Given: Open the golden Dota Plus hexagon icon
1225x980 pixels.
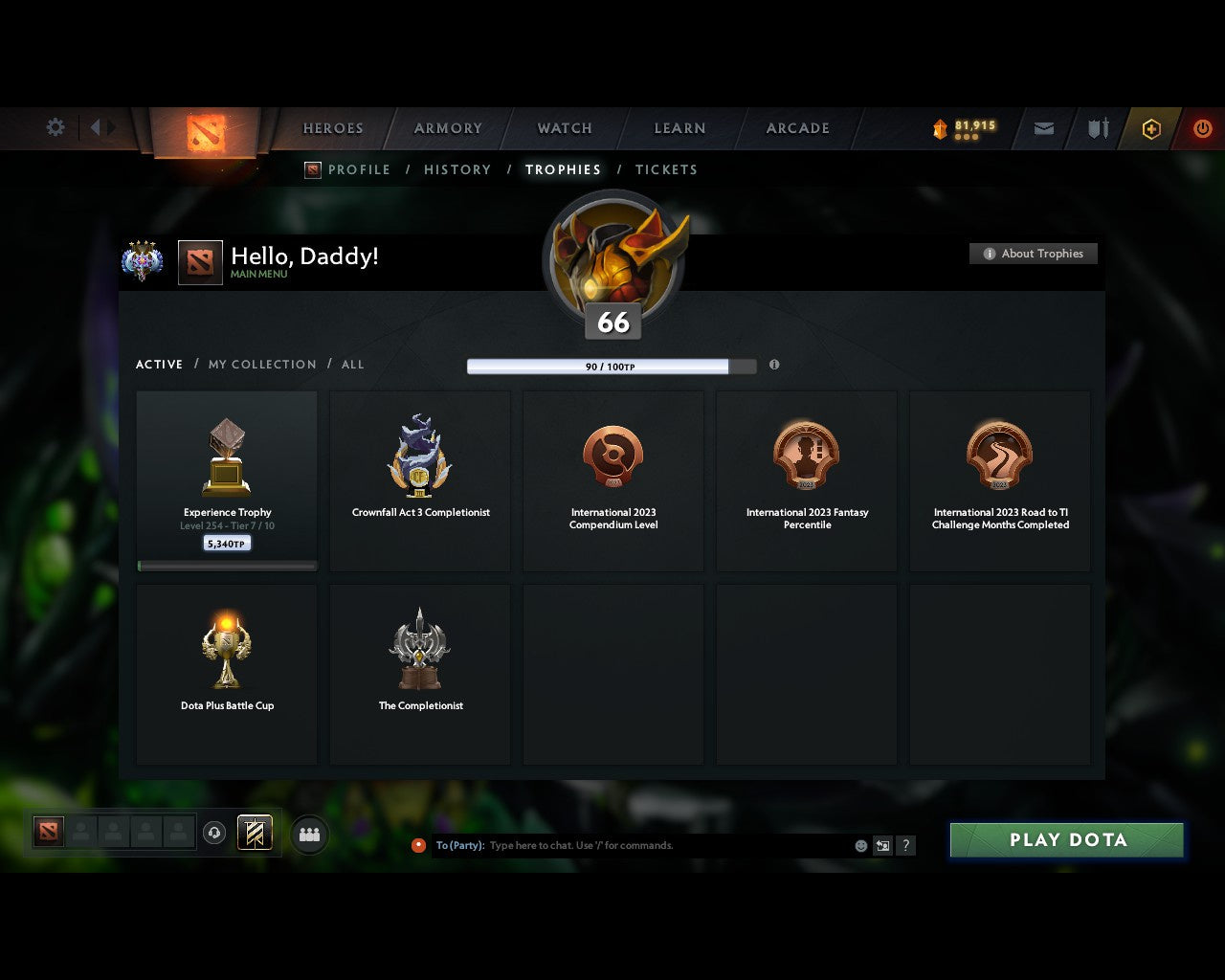Looking at the screenshot, I should pyautogui.click(x=1151, y=128).
